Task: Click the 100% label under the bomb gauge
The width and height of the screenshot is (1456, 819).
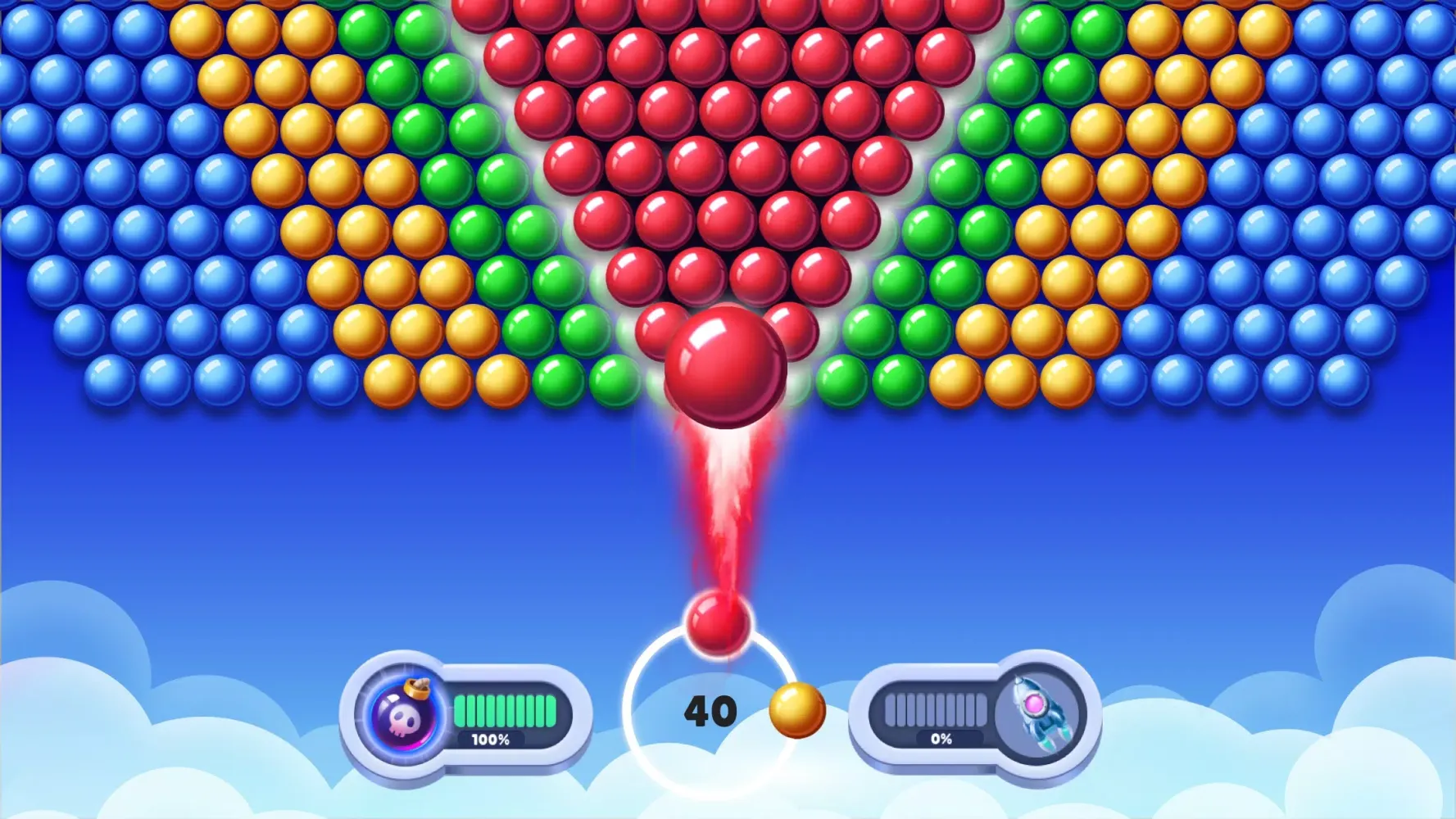Action: point(492,740)
